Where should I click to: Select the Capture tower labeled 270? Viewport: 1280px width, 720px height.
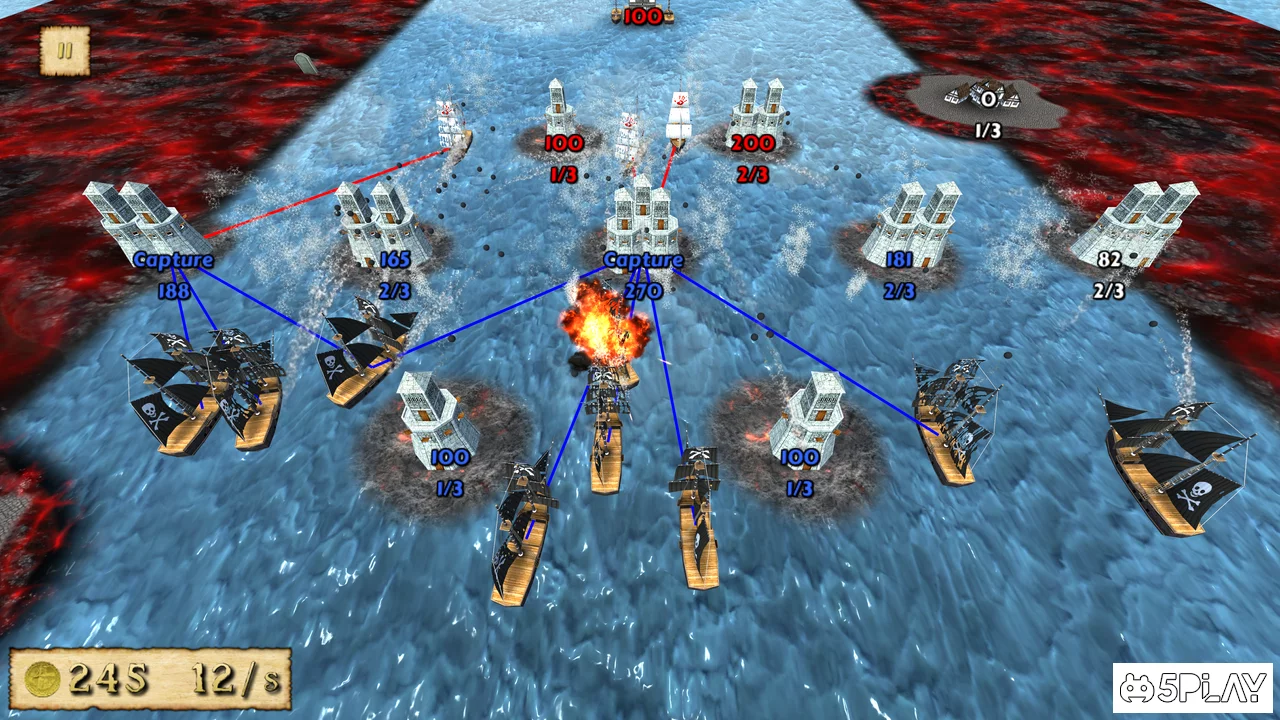pos(643,220)
